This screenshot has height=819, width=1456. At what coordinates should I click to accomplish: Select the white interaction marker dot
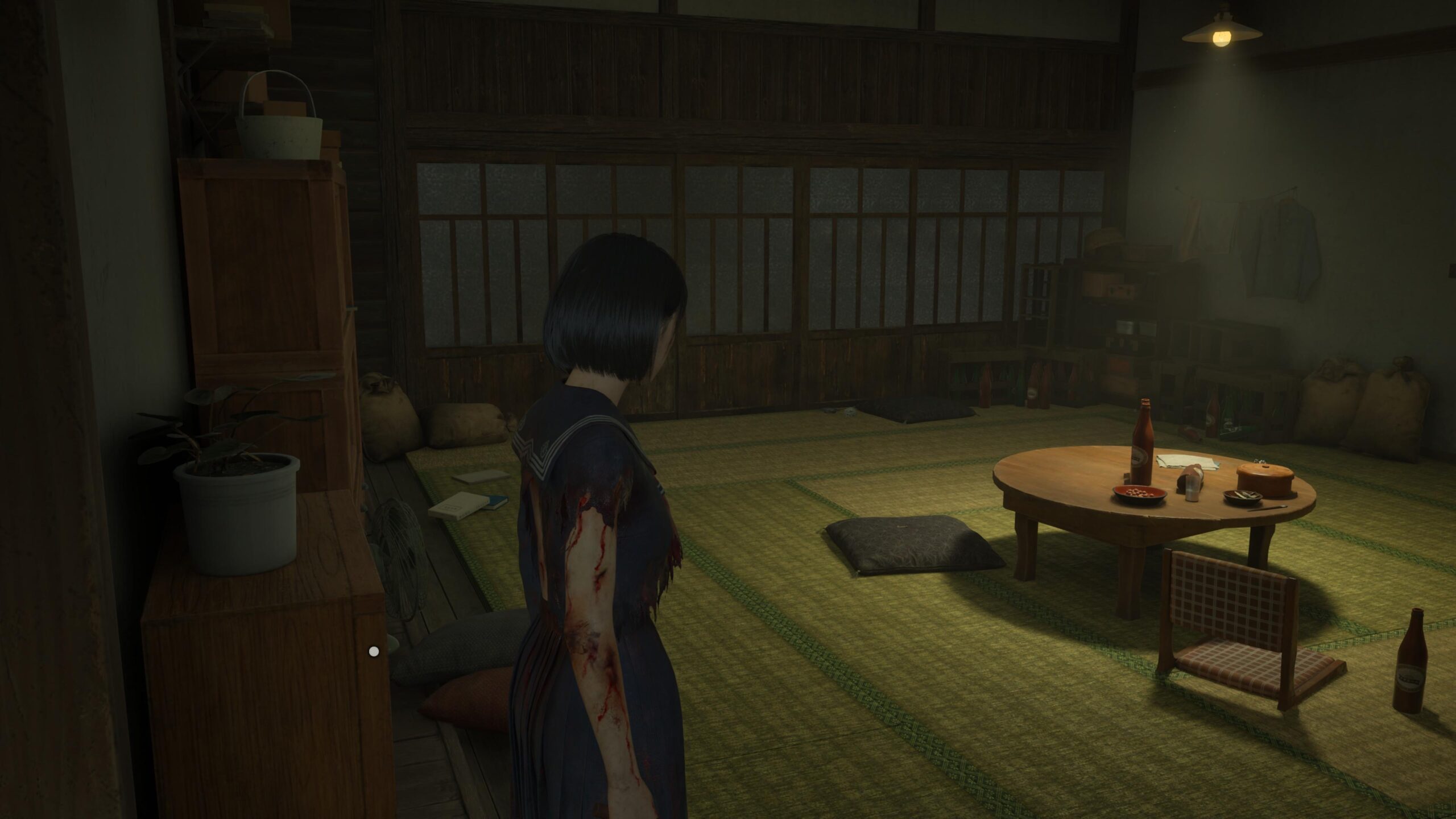(374, 651)
